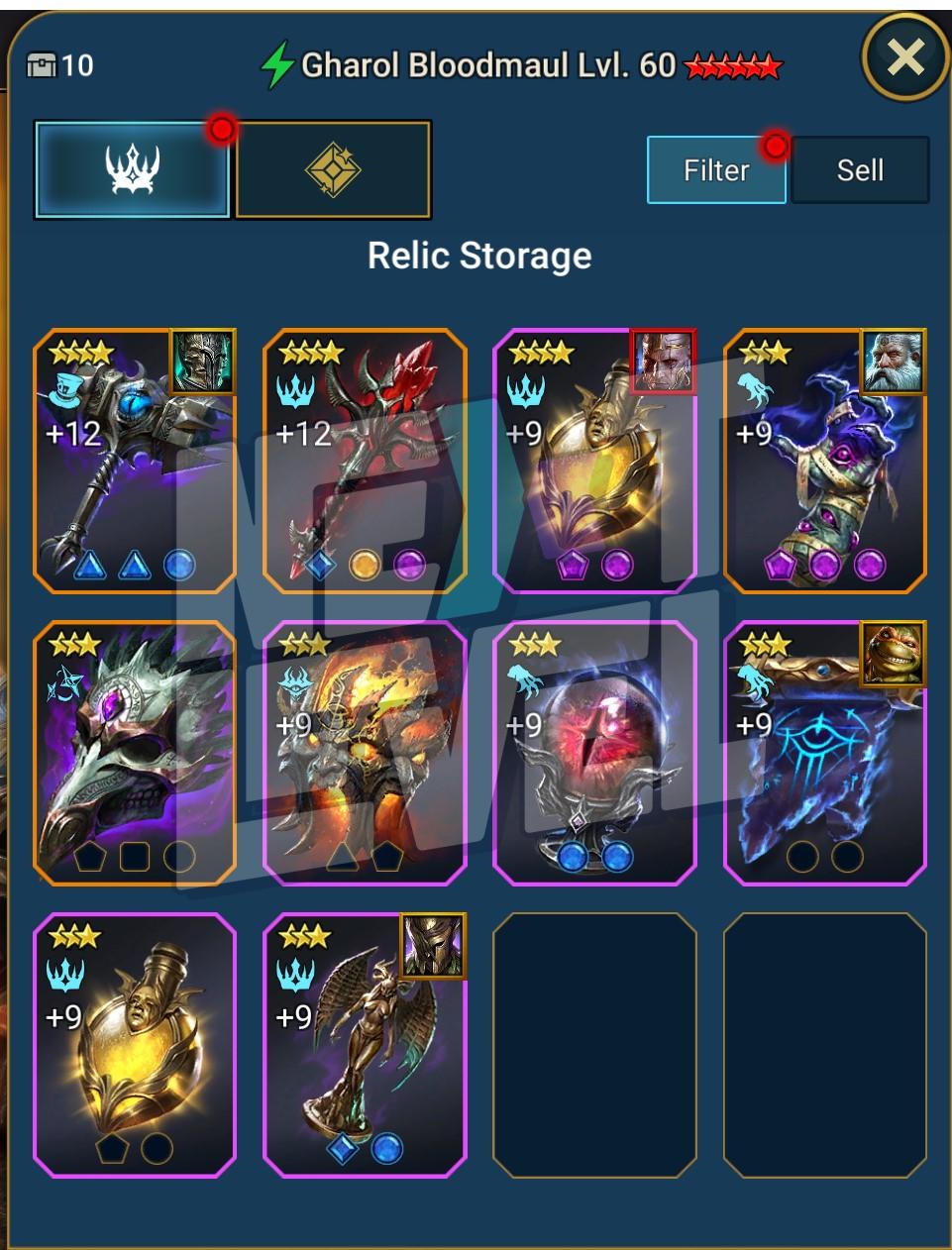The height and width of the screenshot is (1250, 952).
Task: Tap the Sell button
Action: point(860,170)
